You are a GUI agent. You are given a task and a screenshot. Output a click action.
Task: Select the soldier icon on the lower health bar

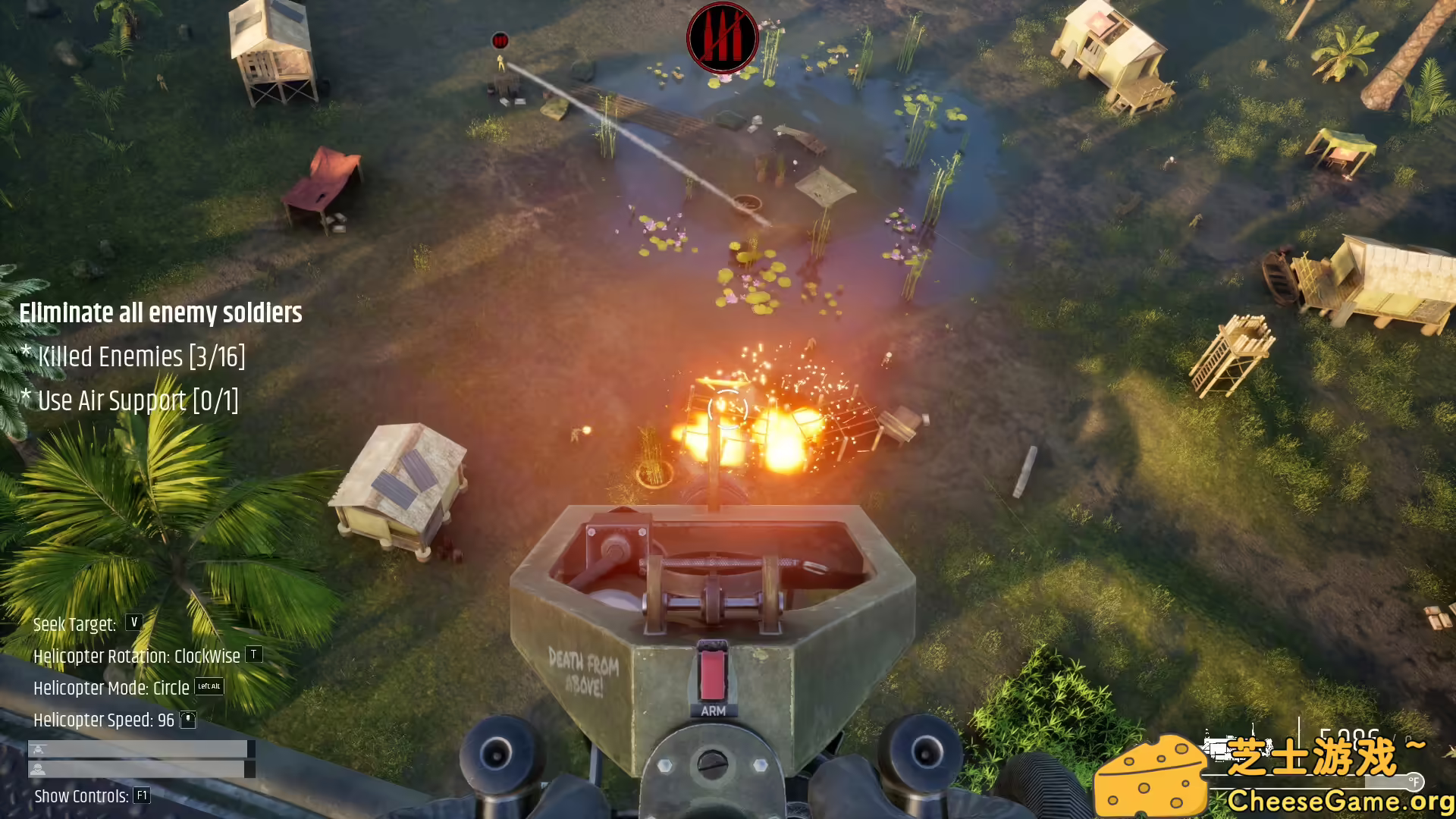(x=38, y=768)
